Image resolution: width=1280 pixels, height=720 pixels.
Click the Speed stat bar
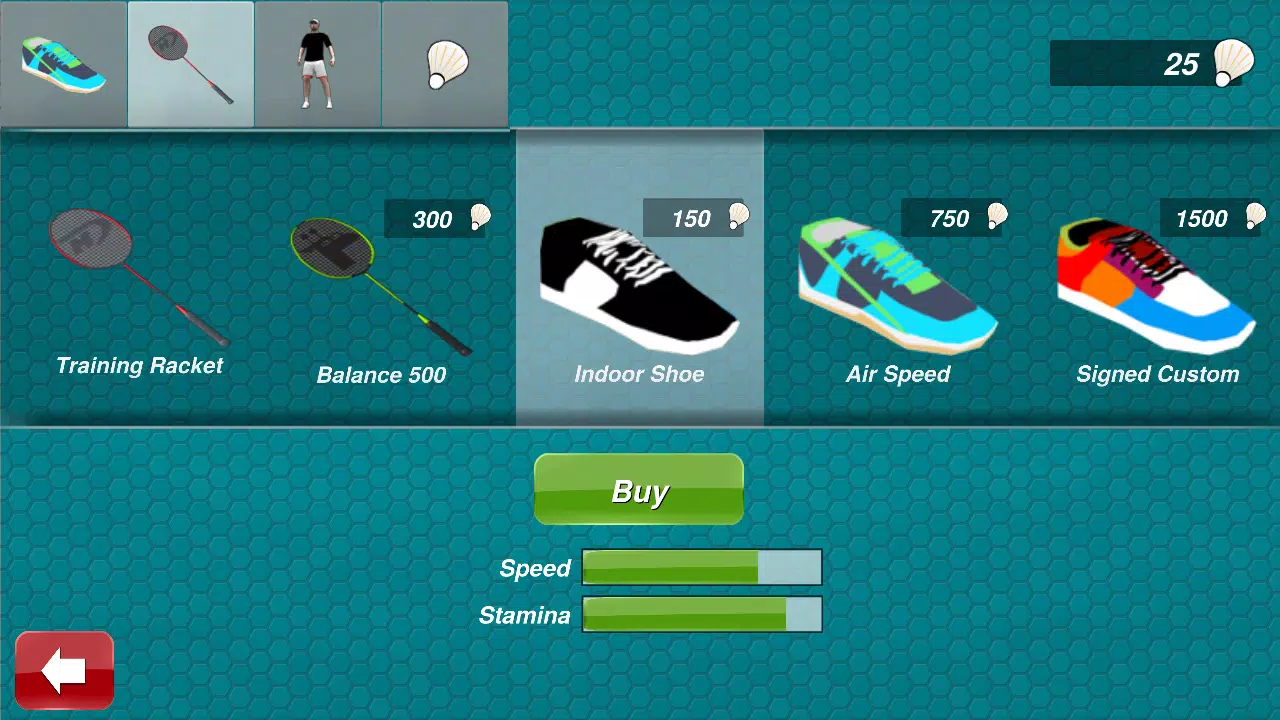pos(702,568)
